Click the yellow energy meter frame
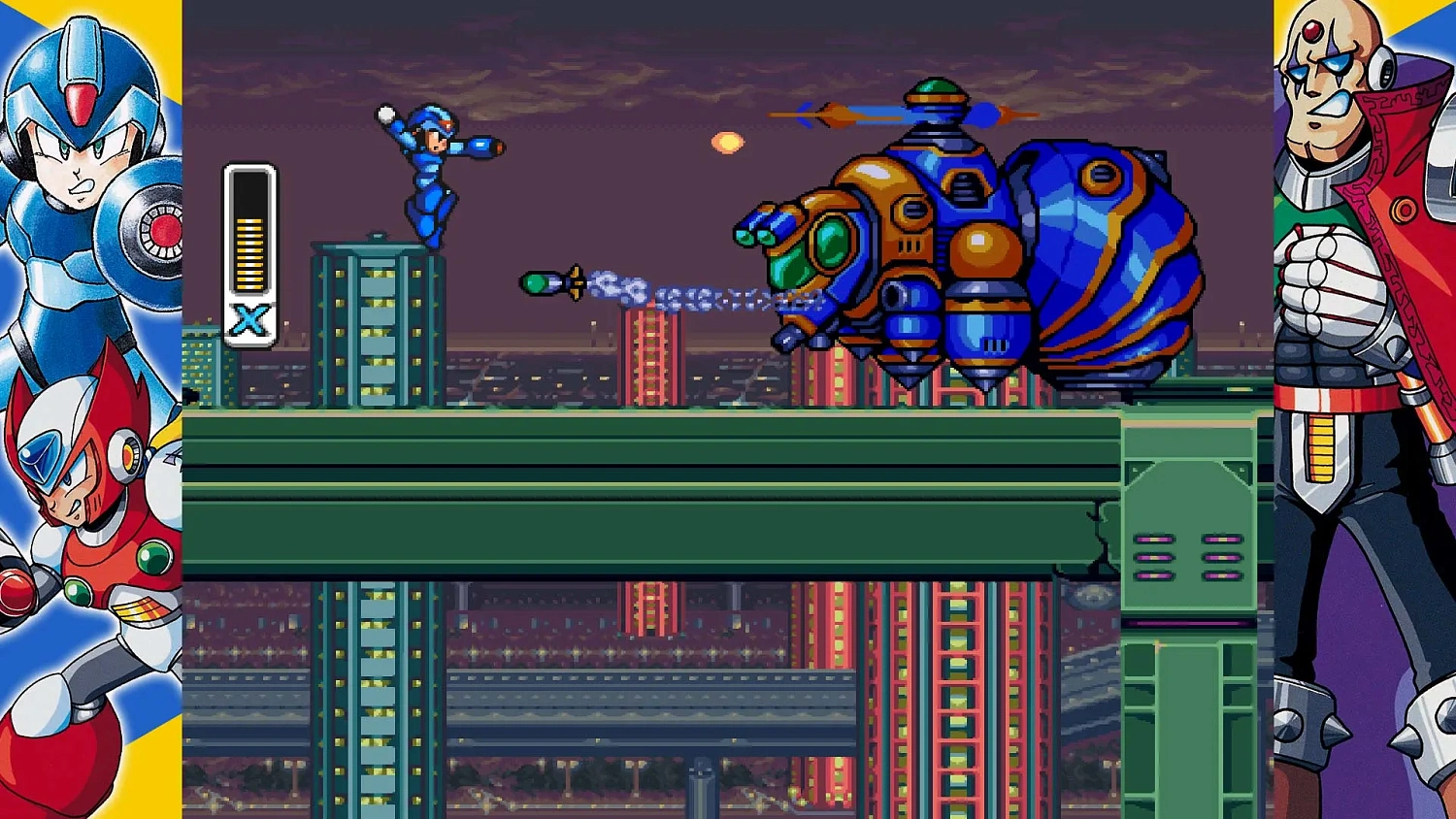The image size is (1456, 819). pyautogui.click(x=250, y=247)
